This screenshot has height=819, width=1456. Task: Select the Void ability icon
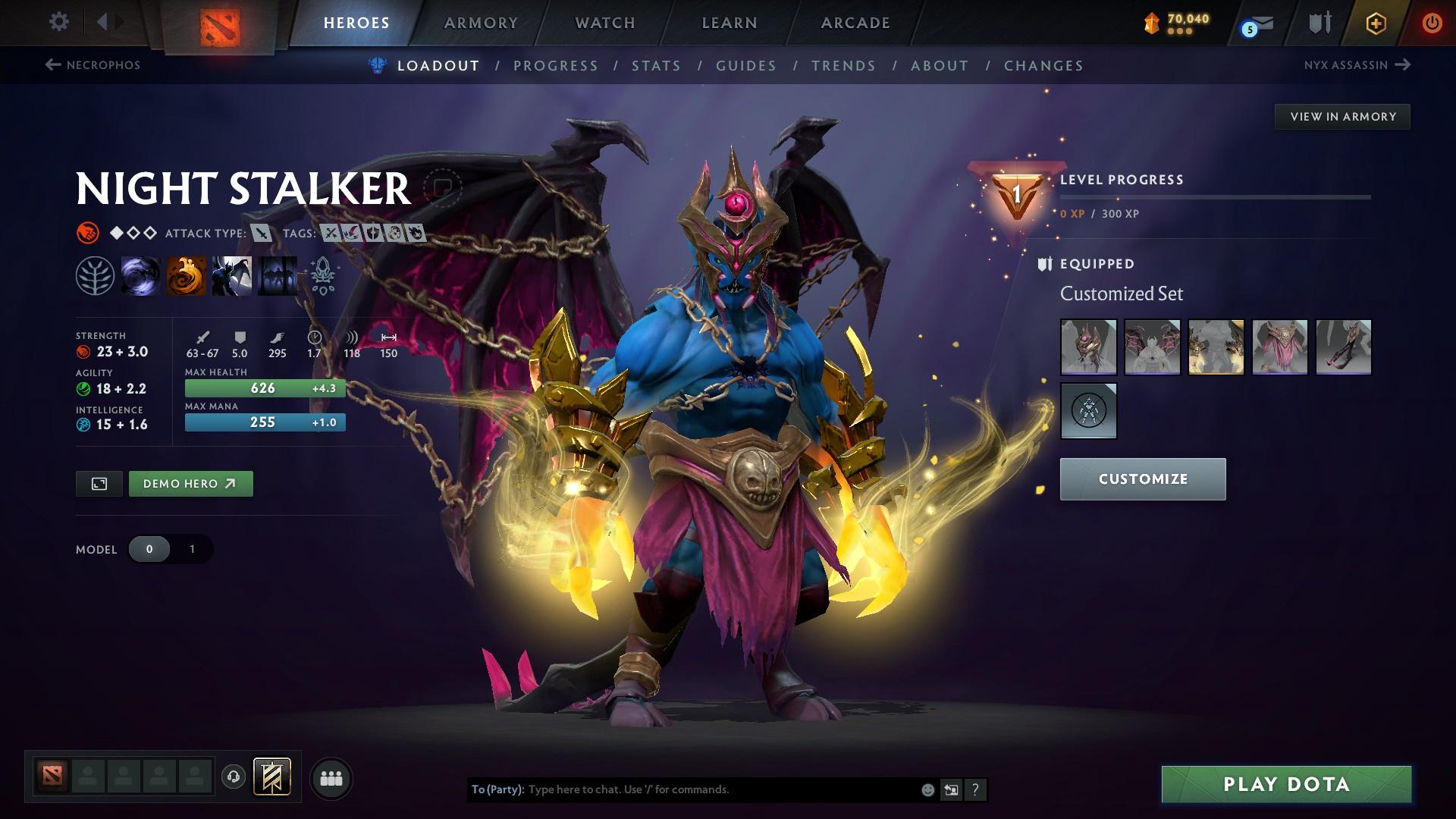(x=142, y=277)
